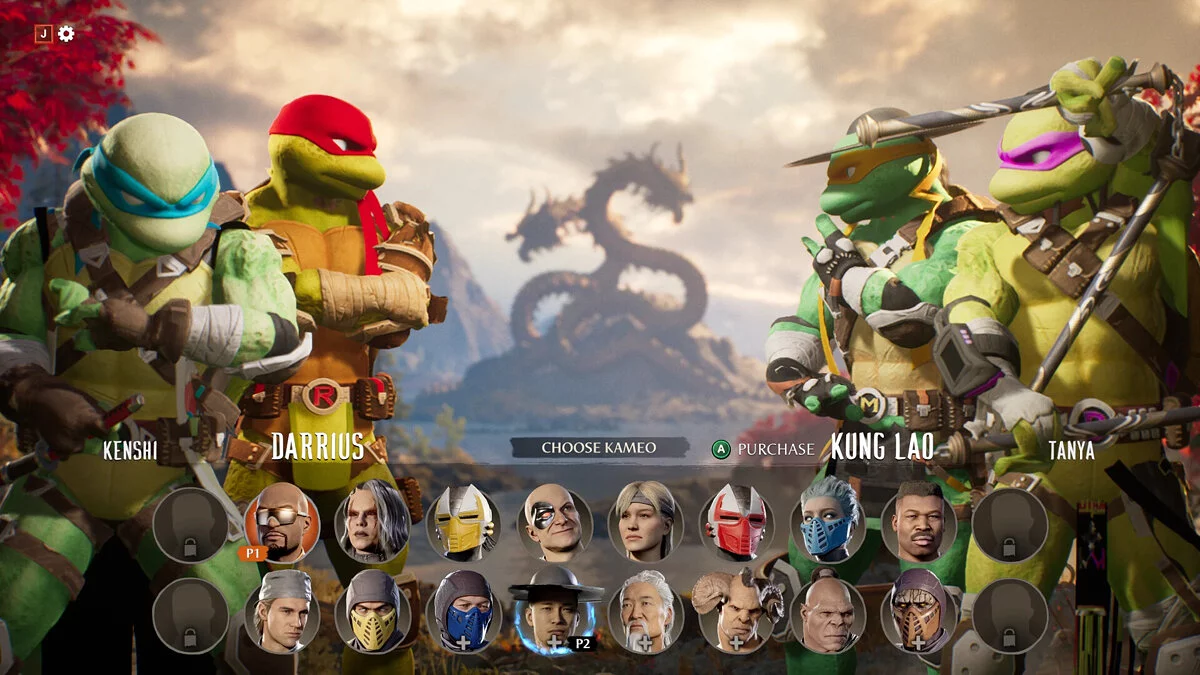Pick the brown-masked hooded kameo
Image resolution: width=1200 pixels, height=675 pixels.
pos(919,612)
